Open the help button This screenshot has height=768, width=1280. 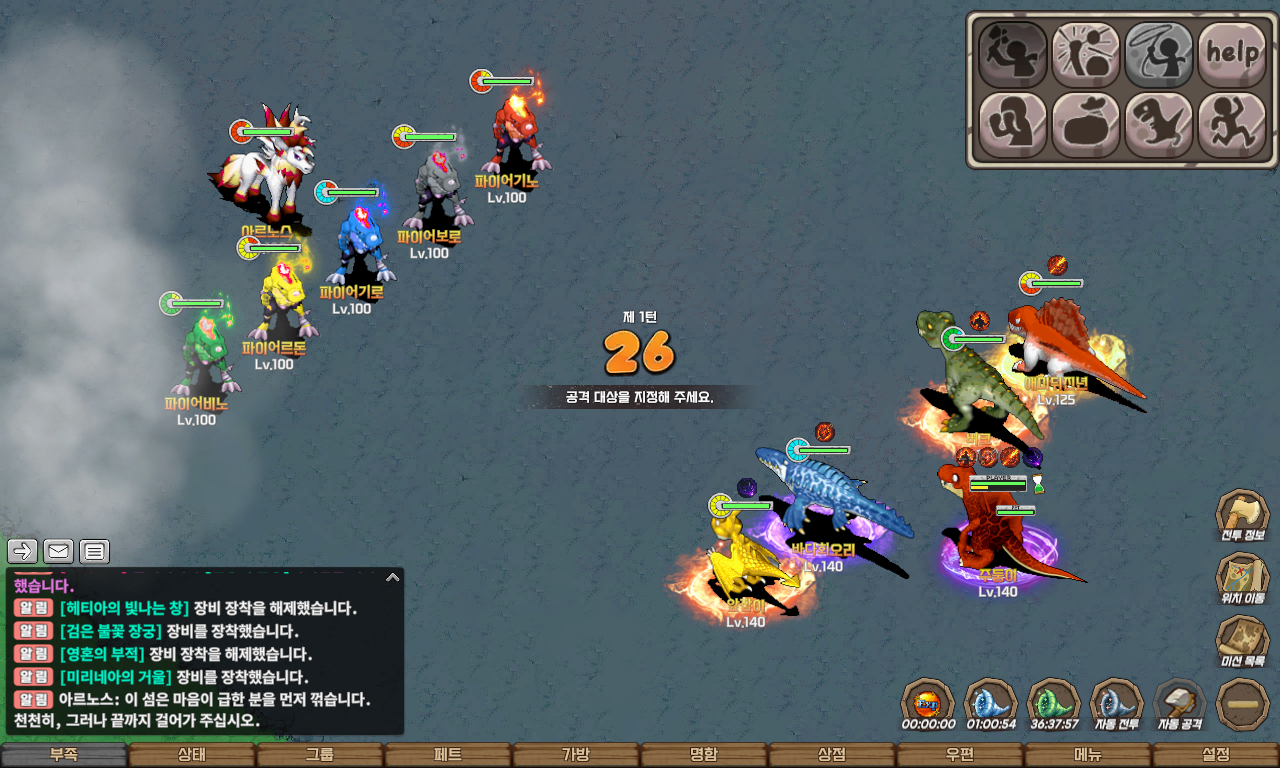pos(1231,54)
